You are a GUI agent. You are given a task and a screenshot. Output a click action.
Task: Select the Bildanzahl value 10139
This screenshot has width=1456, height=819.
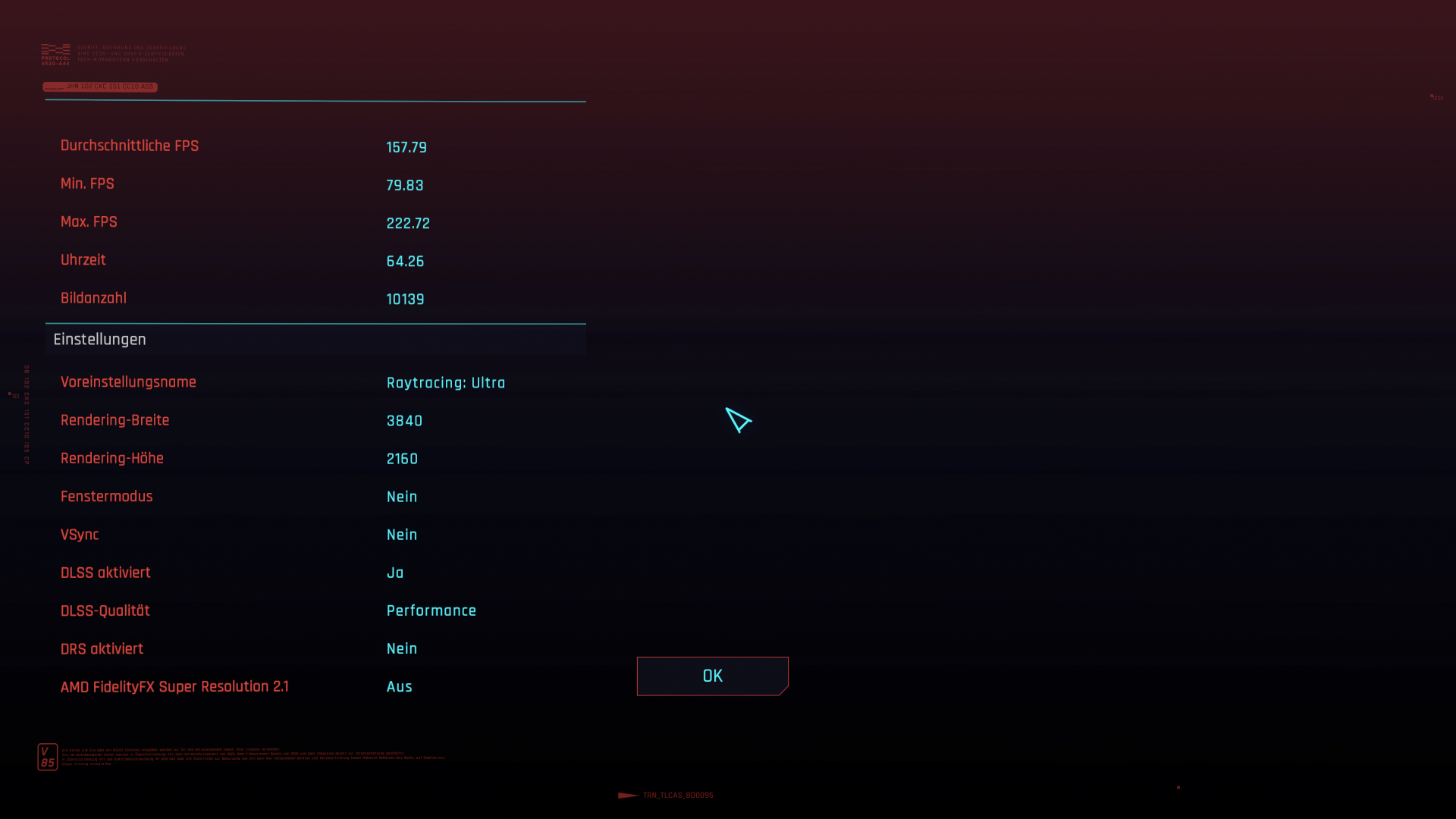[x=405, y=299]
